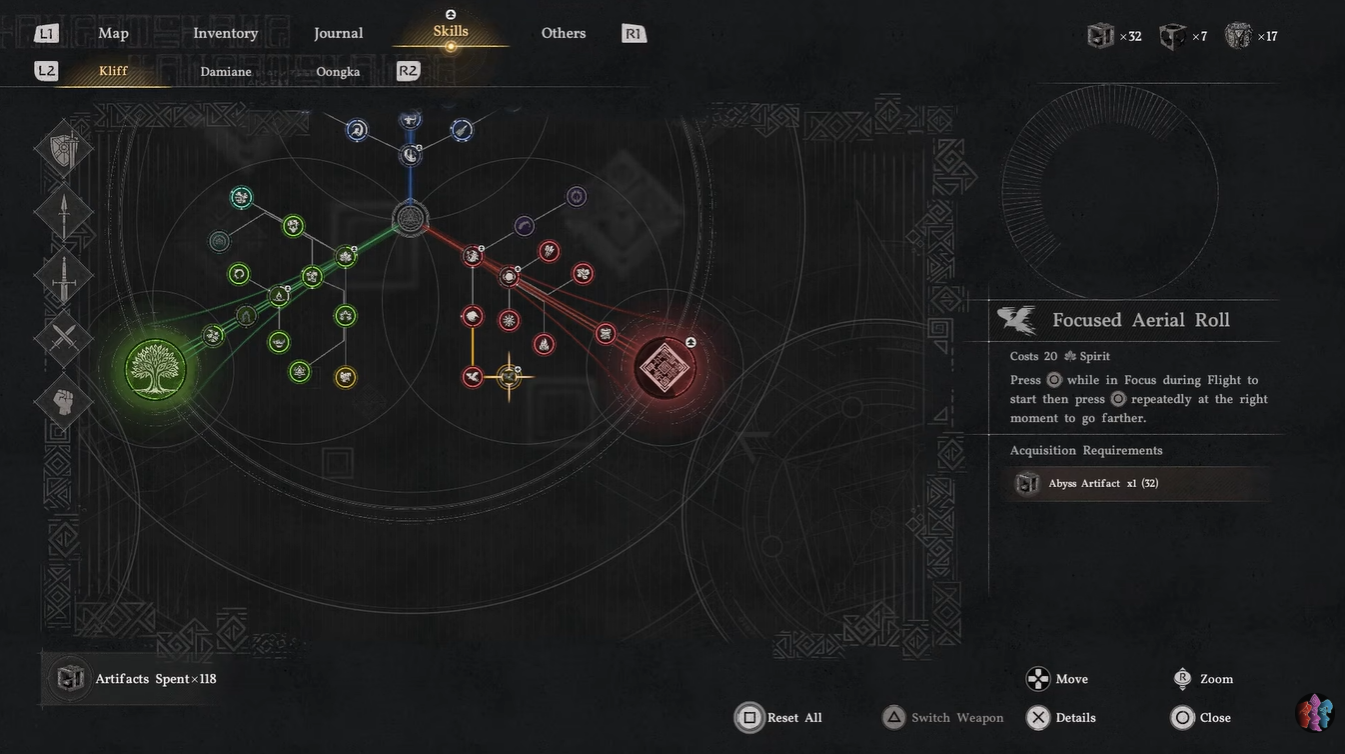View Oongka's skill tree
This screenshot has width=1345, height=754.
(x=338, y=71)
